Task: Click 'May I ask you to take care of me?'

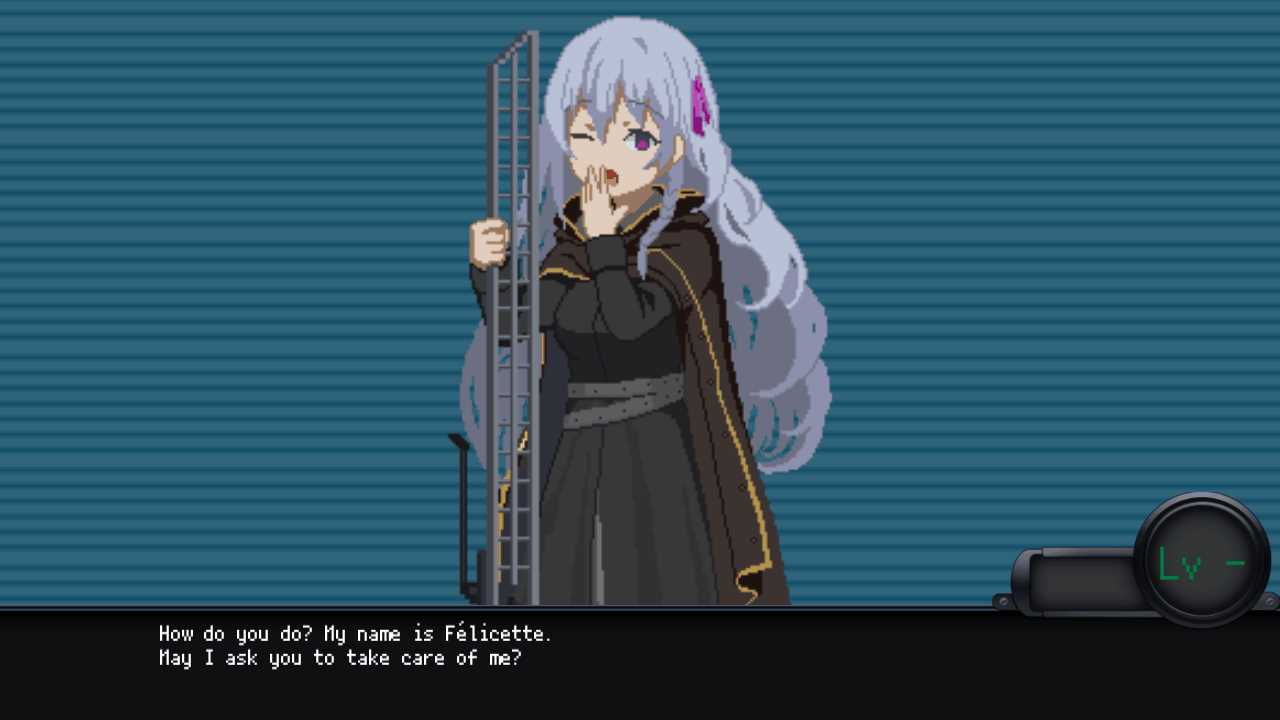Action: (340, 658)
